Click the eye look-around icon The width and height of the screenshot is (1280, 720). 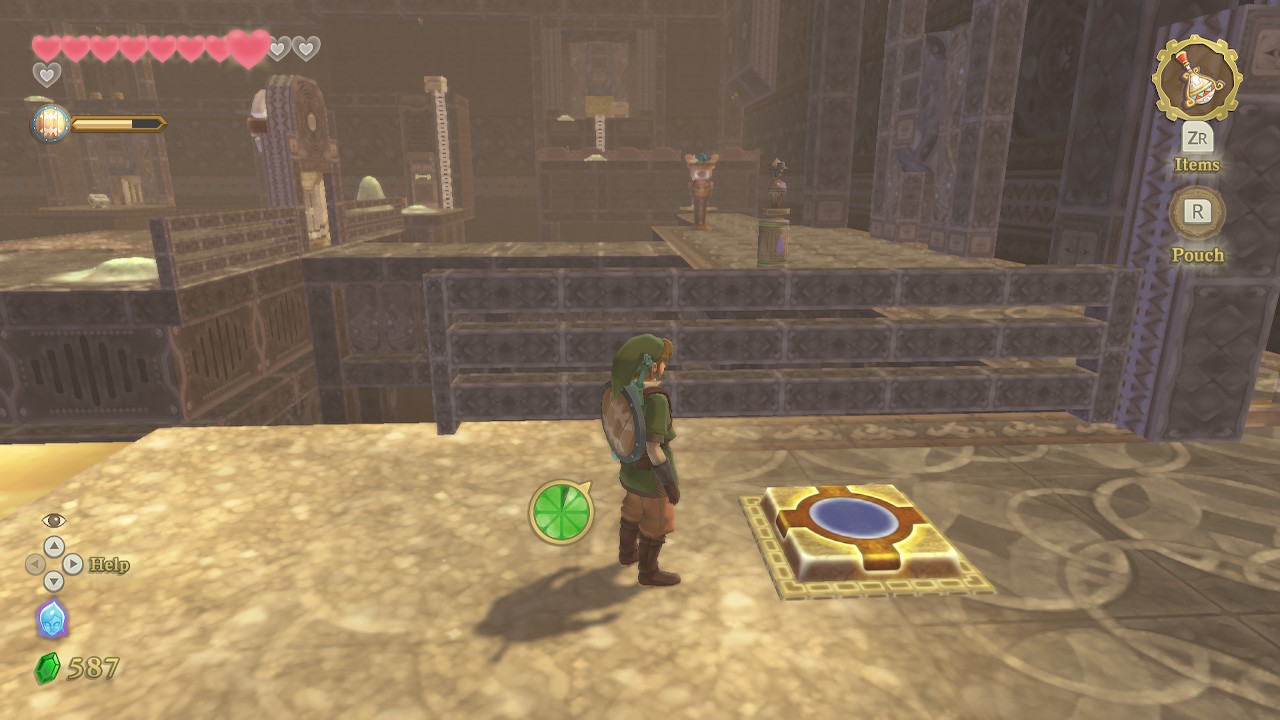click(54, 521)
